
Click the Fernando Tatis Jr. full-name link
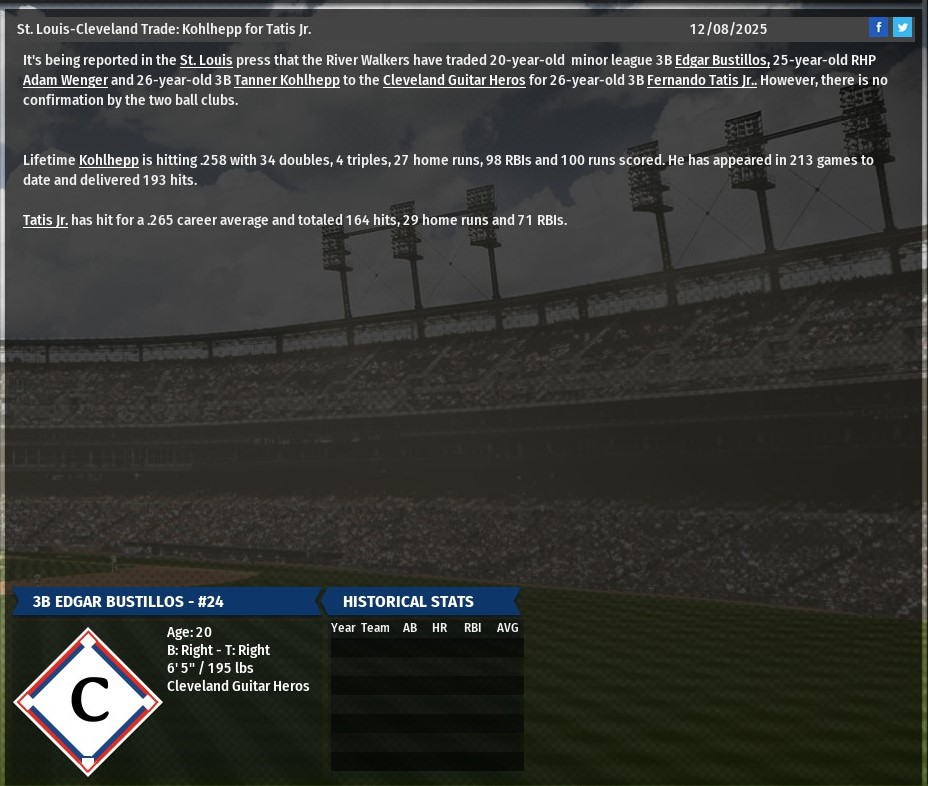click(x=701, y=80)
